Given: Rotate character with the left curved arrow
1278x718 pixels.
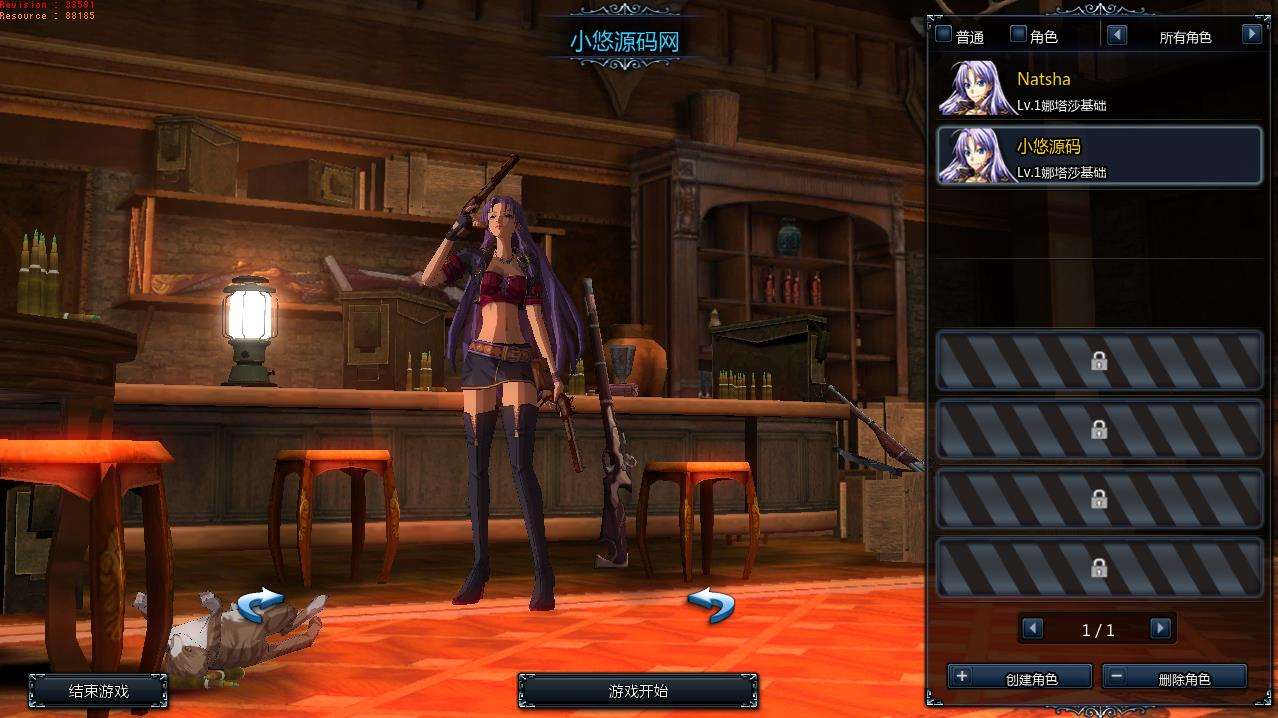Looking at the screenshot, I should pyautogui.click(x=261, y=605).
